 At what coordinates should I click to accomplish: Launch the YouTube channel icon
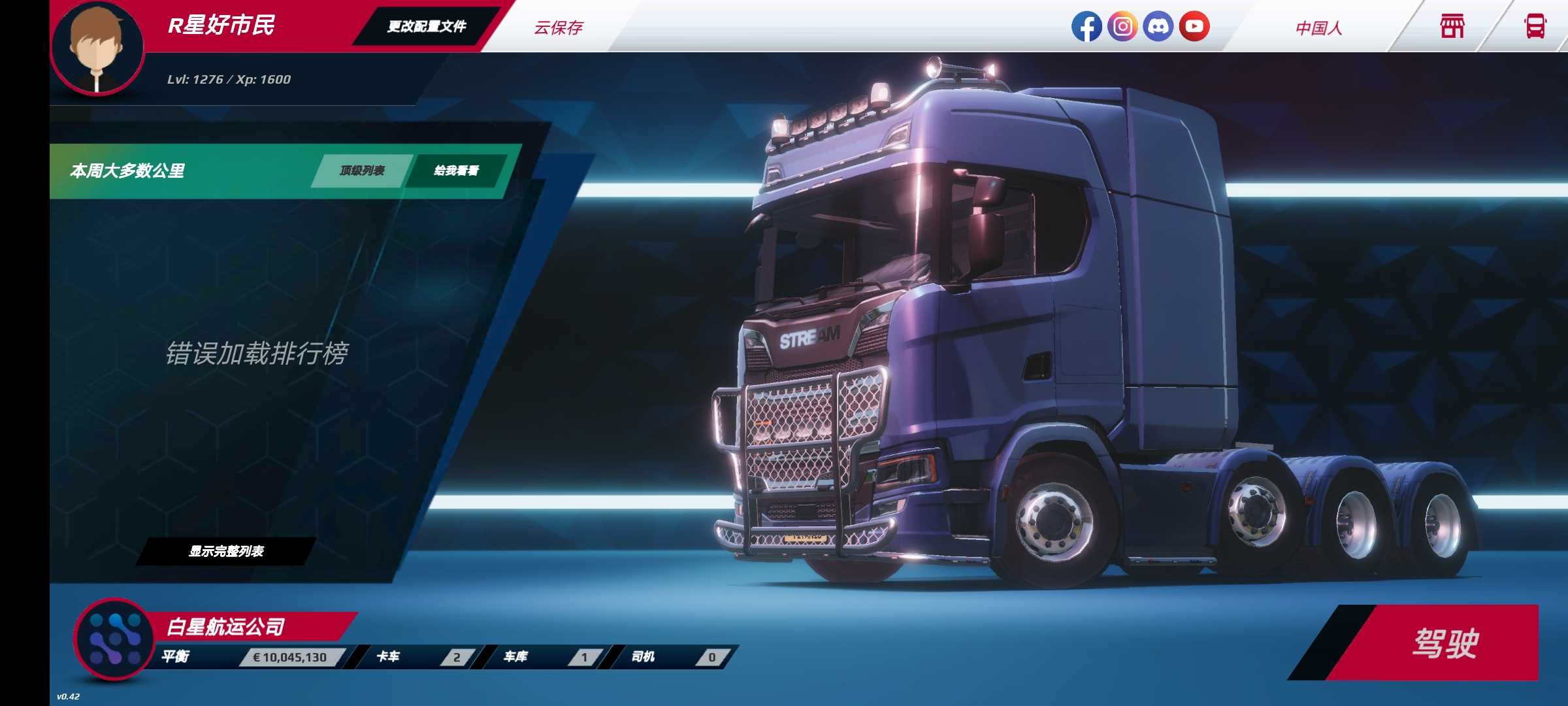[1194, 27]
